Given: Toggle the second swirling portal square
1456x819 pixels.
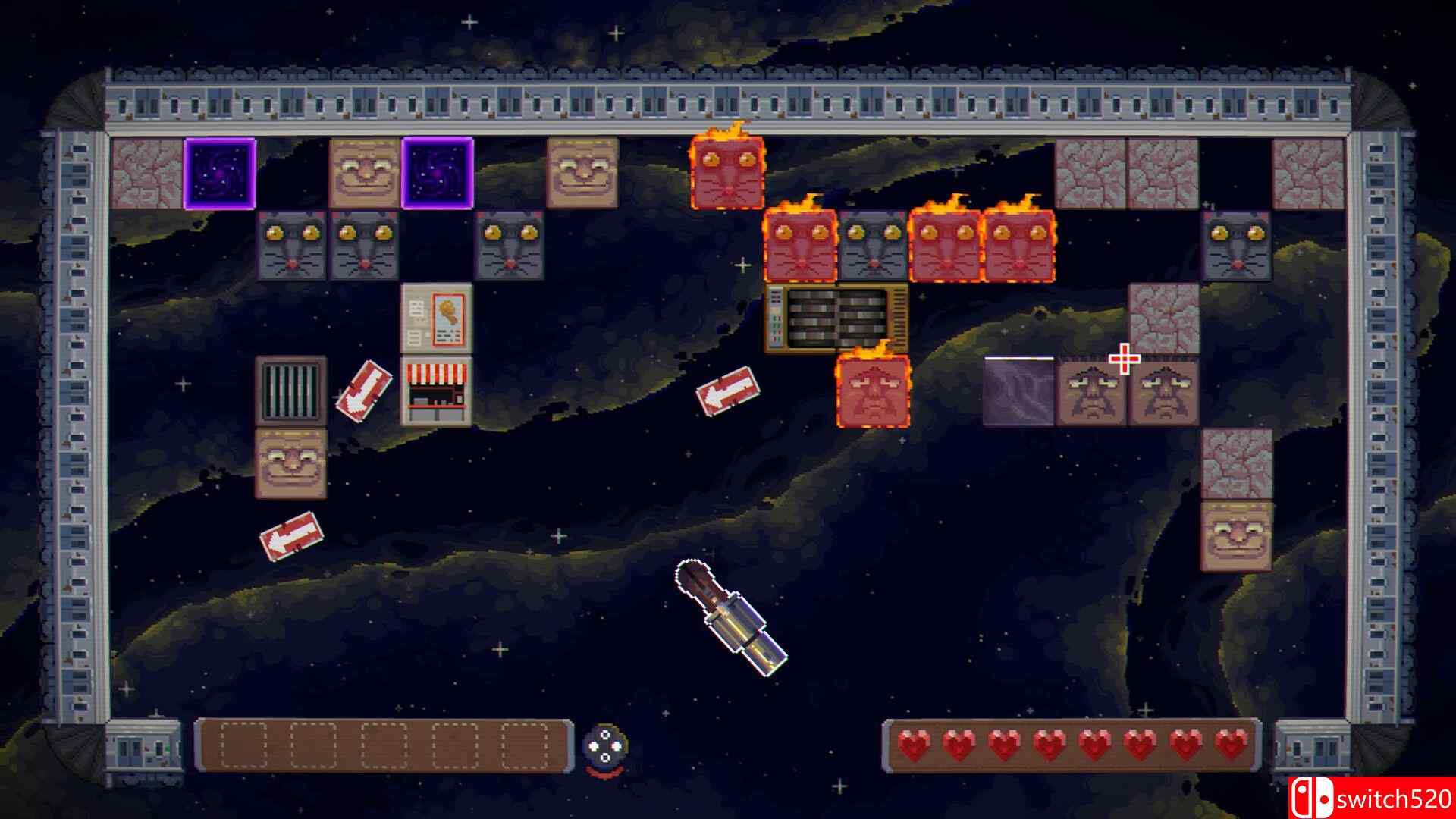Looking at the screenshot, I should (x=436, y=173).
